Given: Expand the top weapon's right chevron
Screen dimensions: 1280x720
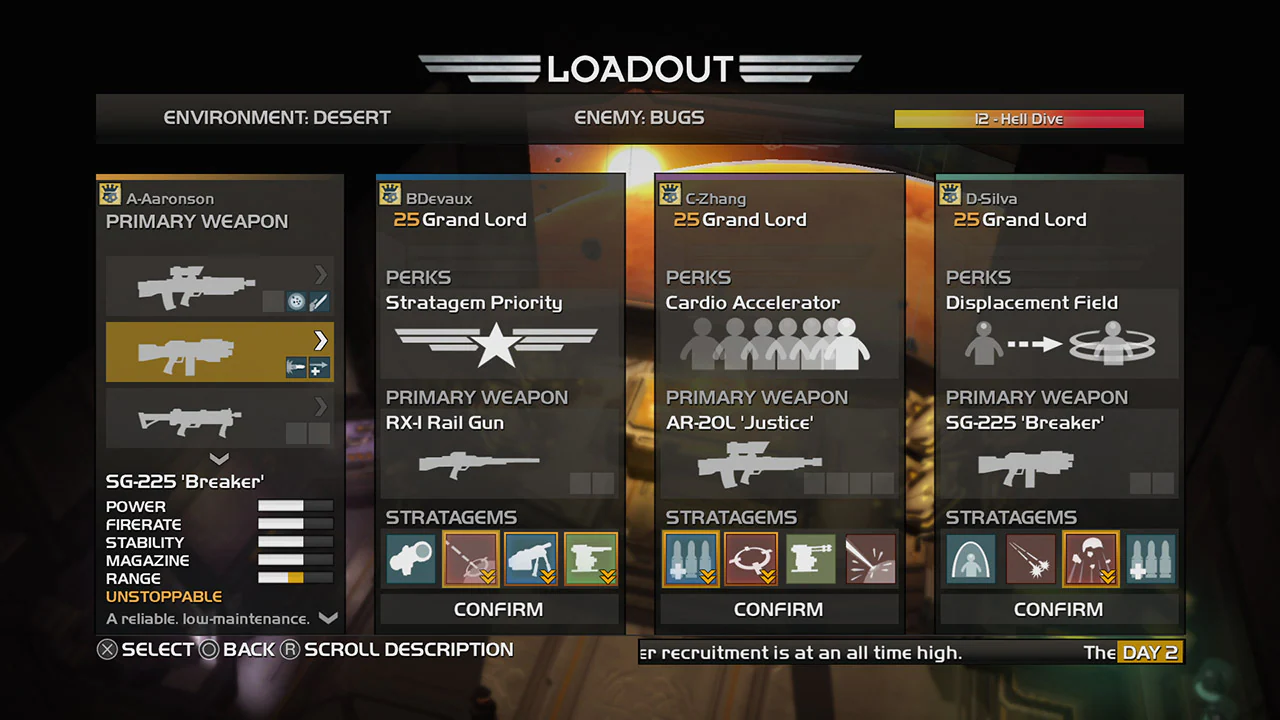Looking at the screenshot, I should (x=320, y=275).
